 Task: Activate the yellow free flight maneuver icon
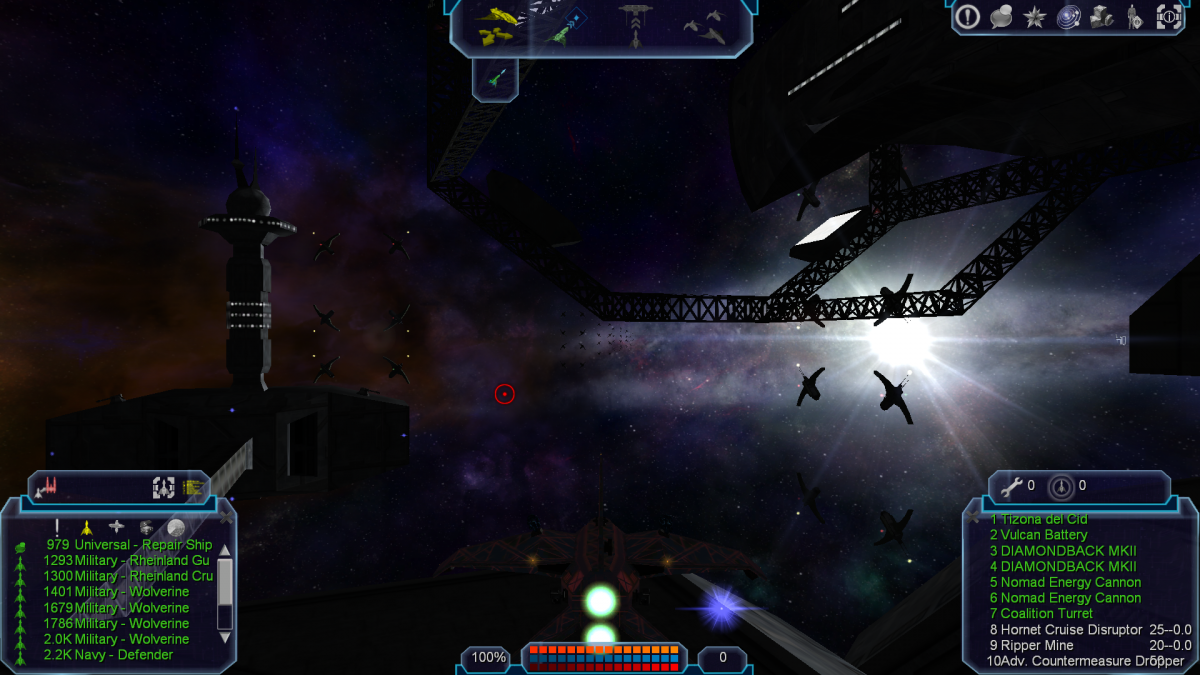coord(496,24)
